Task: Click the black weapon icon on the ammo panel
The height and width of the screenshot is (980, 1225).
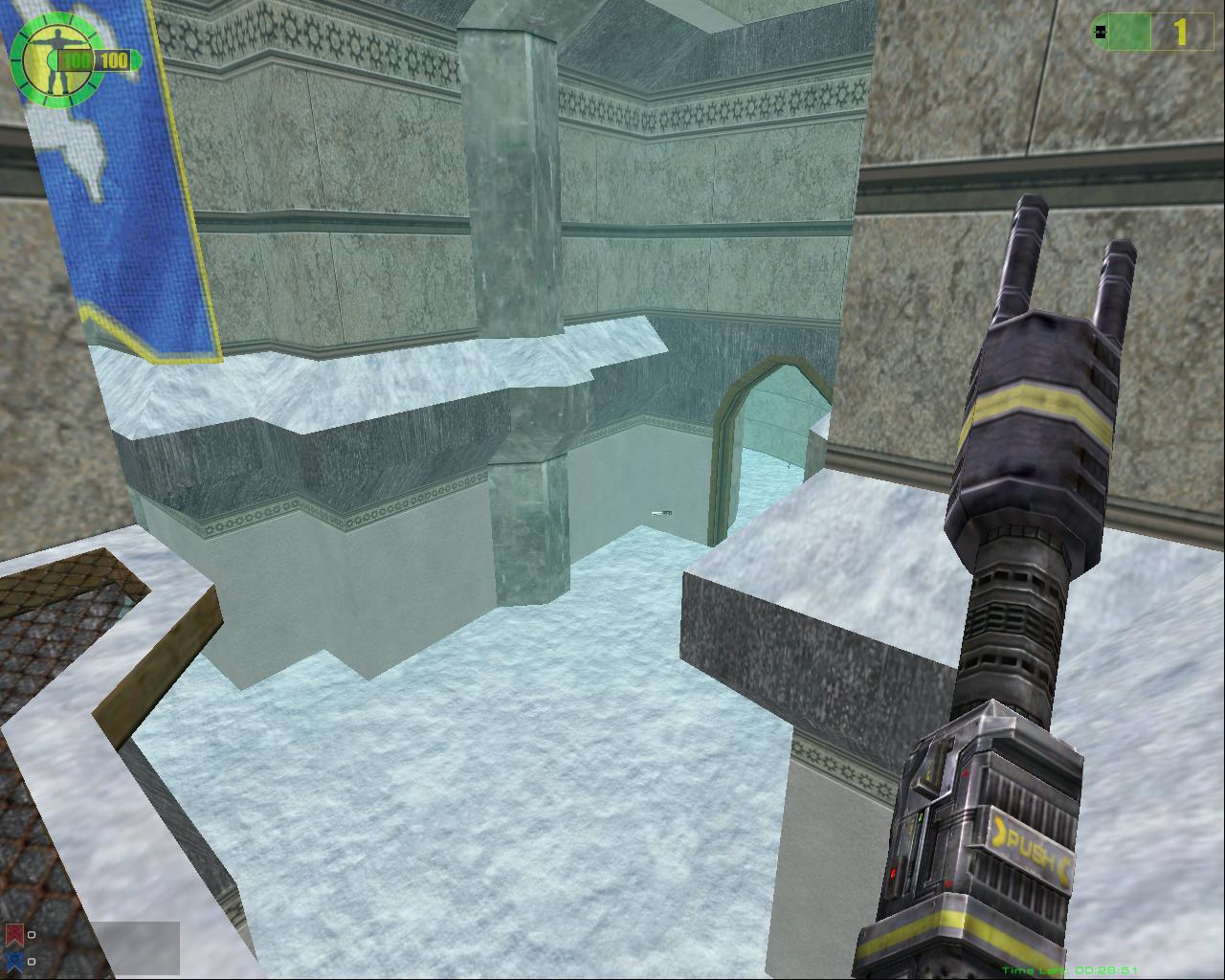Action: [x=1101, y=32]
